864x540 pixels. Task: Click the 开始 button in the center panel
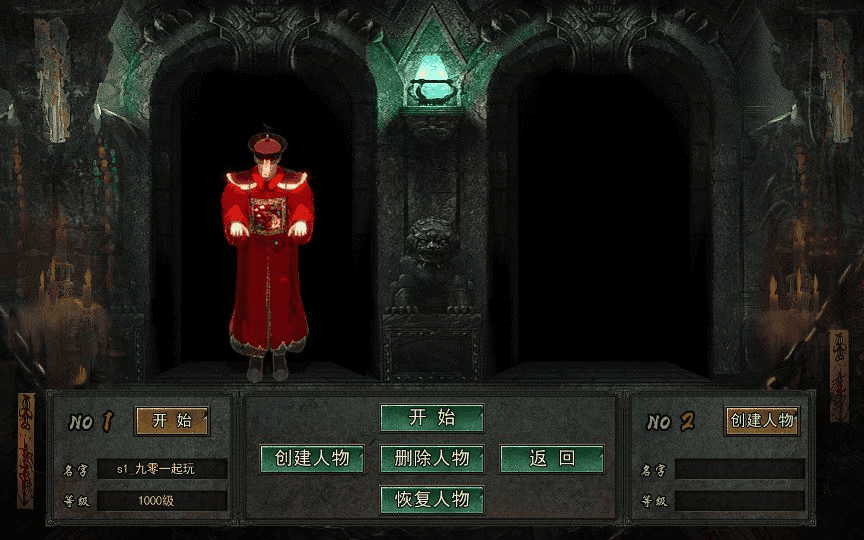click(x=432, y=418)
